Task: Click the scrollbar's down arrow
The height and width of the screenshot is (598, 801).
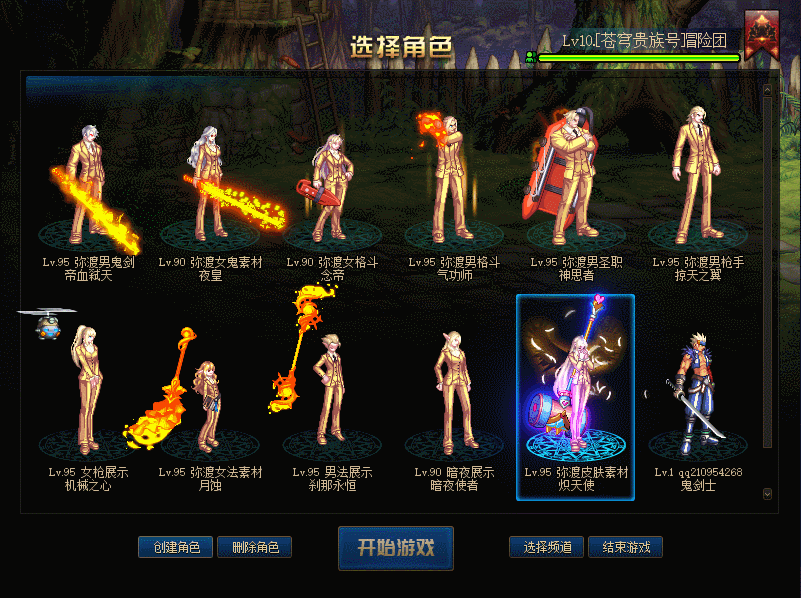Action: click(767, 493)
